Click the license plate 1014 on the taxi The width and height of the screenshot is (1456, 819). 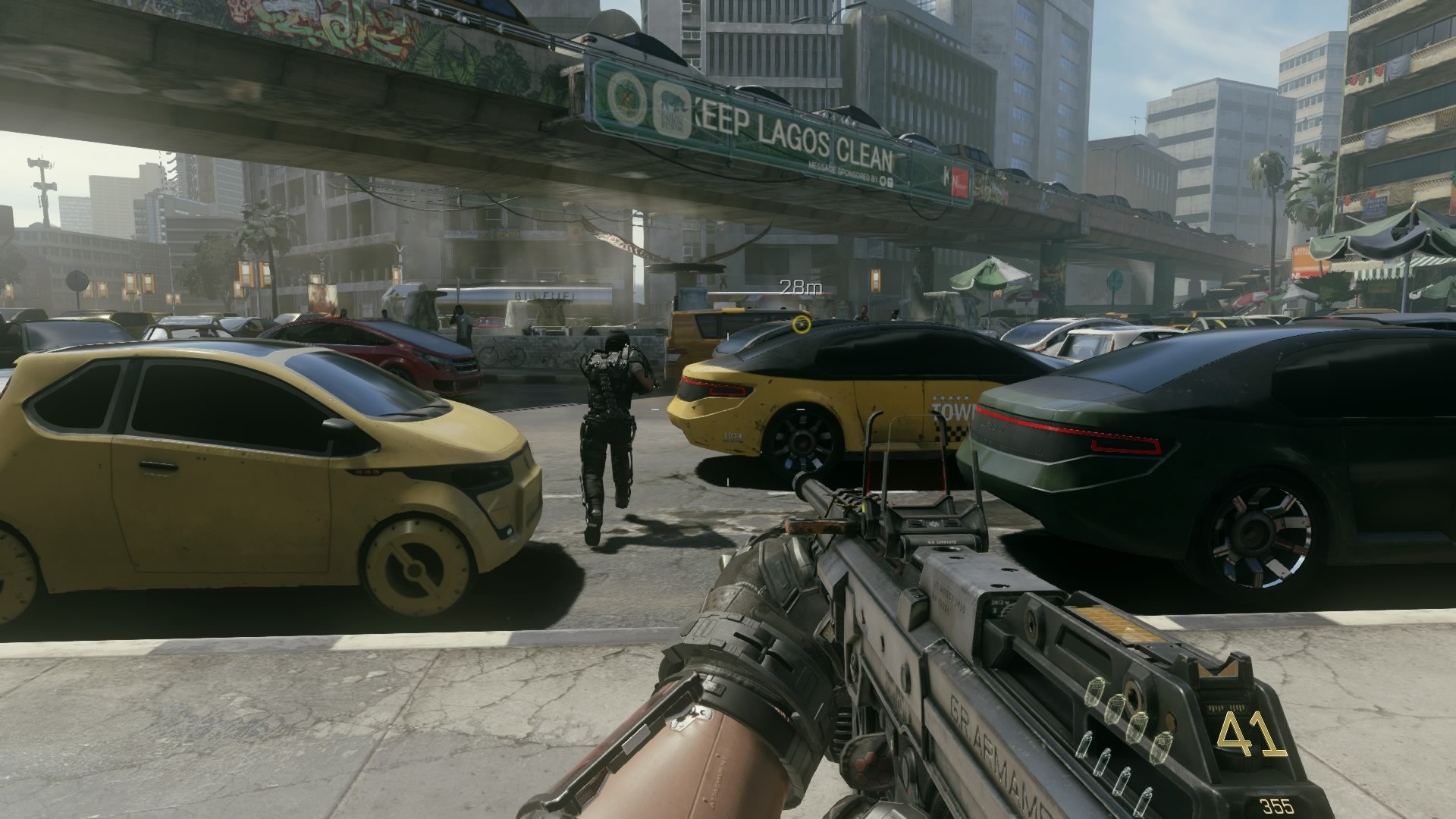point(733,435)
